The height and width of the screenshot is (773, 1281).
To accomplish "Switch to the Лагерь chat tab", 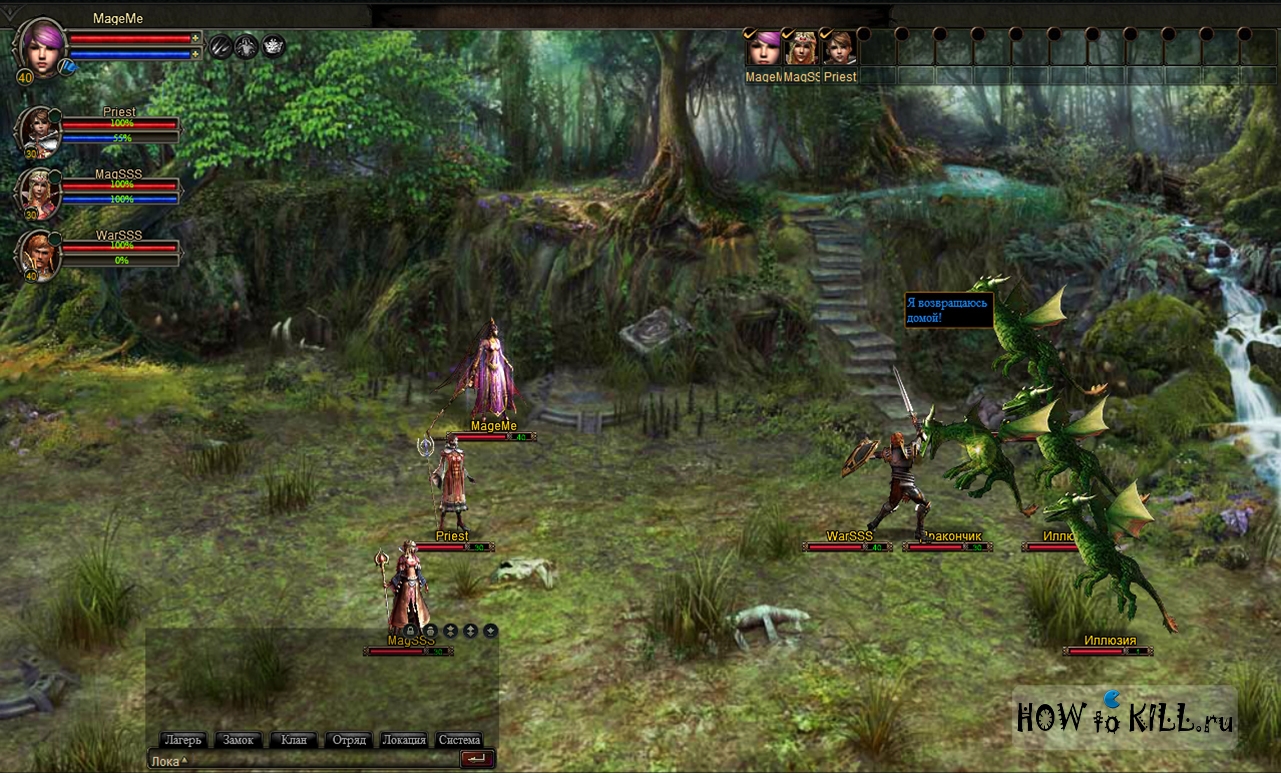I will click(183, 740).
